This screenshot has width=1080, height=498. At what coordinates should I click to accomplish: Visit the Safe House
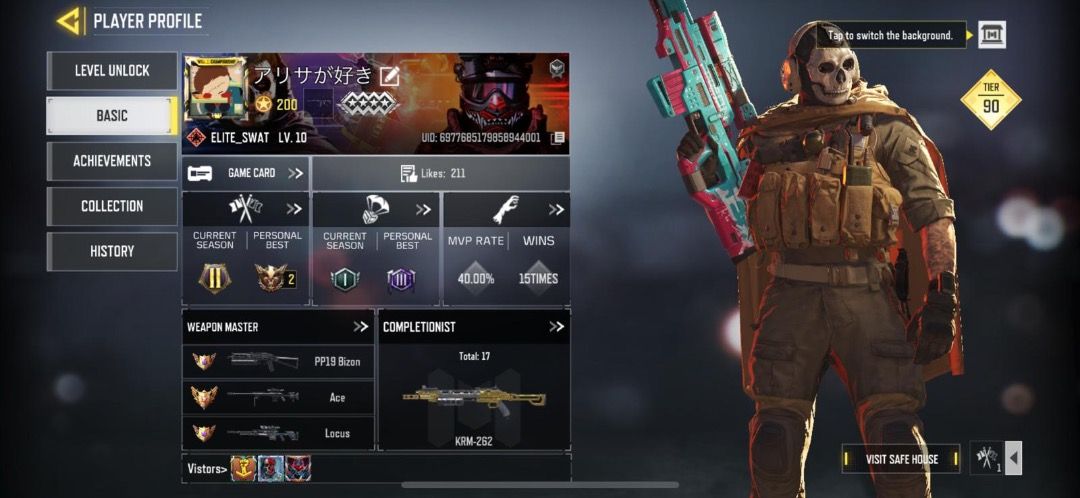coord(901,459)
